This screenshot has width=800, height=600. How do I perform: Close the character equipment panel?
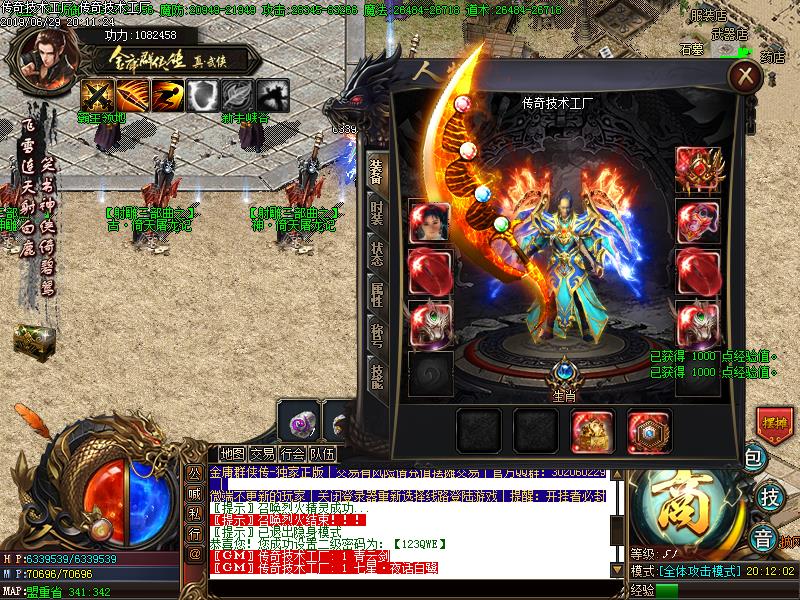[x=744, y=76]
